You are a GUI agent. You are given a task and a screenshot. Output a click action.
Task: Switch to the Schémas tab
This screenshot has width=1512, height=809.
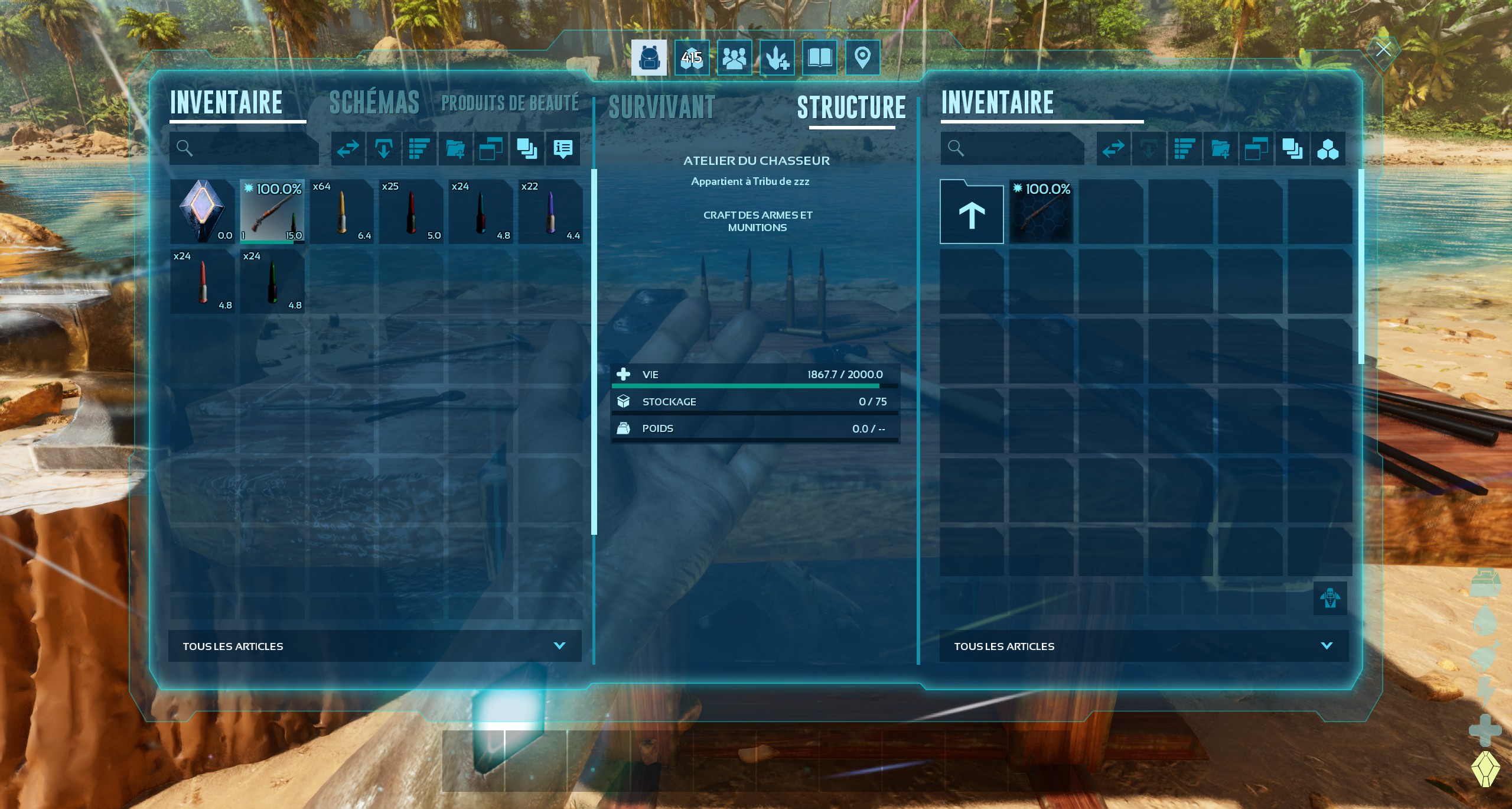click(x=374, y=103)
